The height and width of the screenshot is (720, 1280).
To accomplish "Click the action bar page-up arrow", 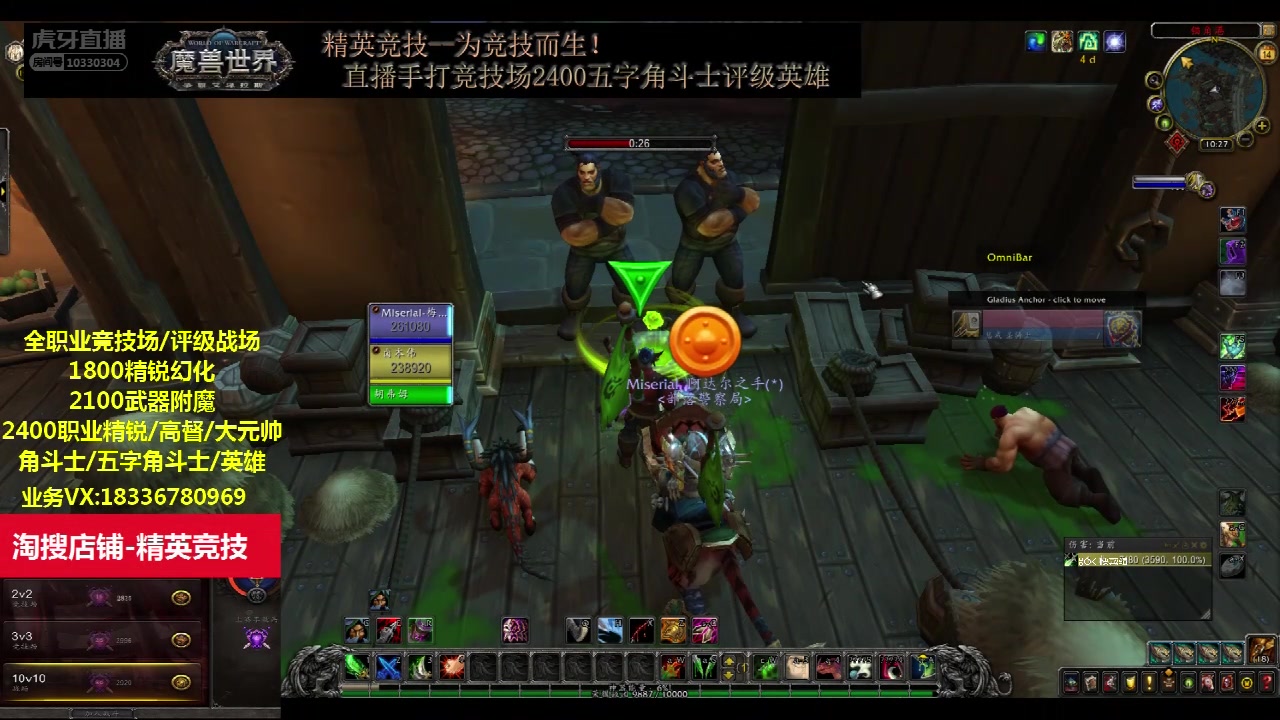I will click(727, 661).
